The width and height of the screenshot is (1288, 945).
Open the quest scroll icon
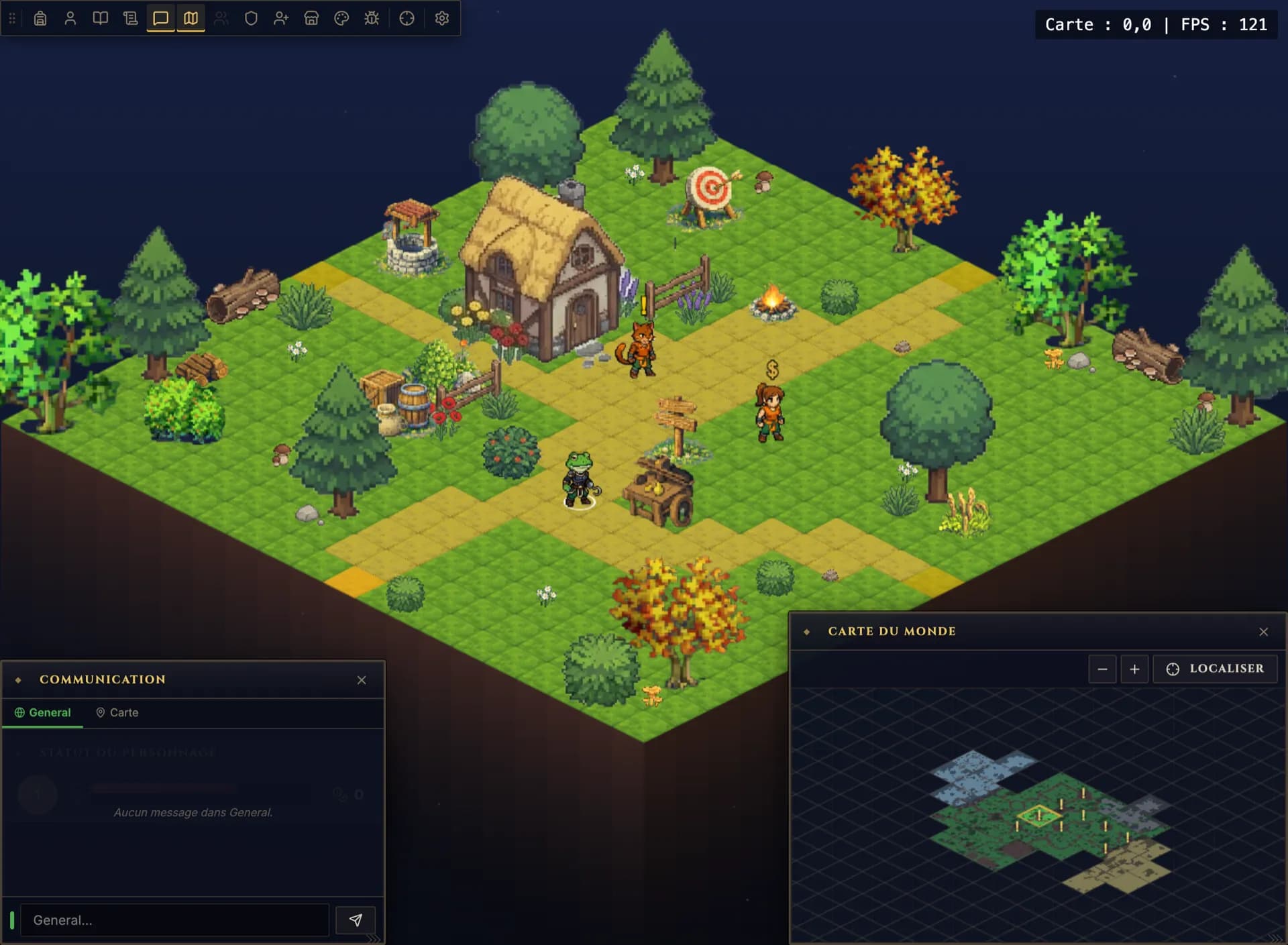pyautogui.click(x=131, y=18)
